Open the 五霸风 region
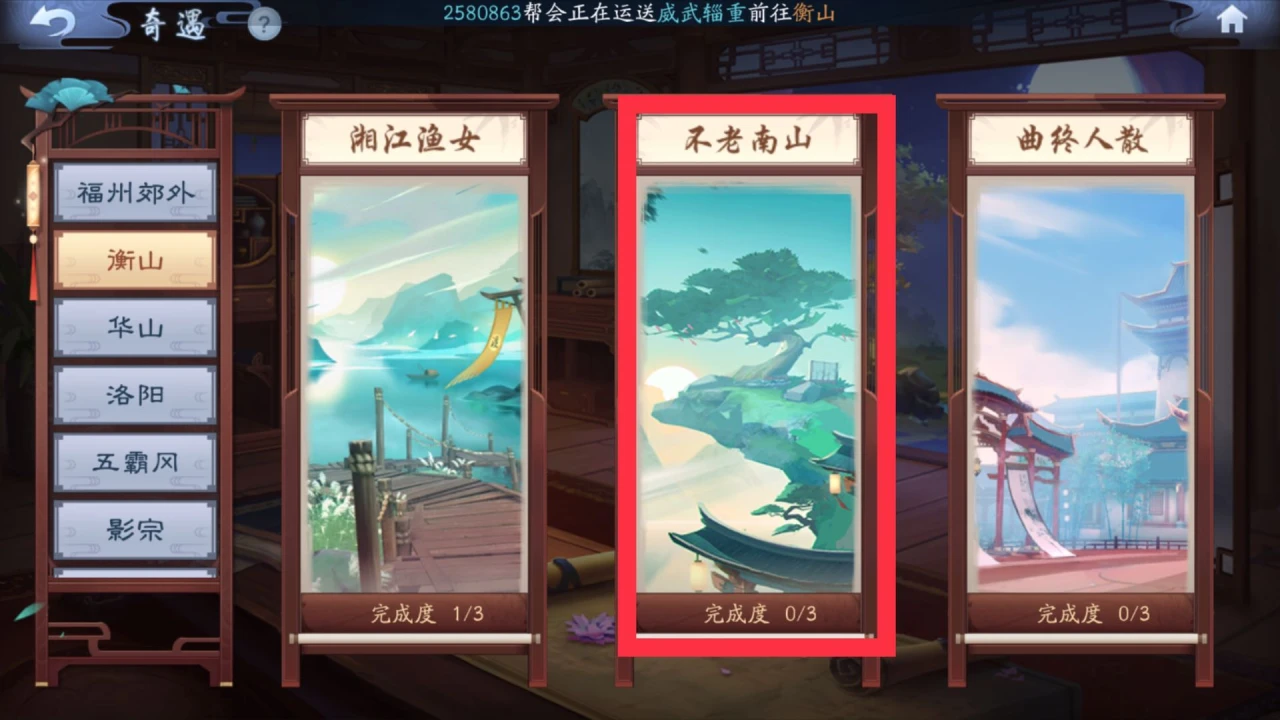The width and height of the screenshot is (1280, 720). (x=136, y=462)
